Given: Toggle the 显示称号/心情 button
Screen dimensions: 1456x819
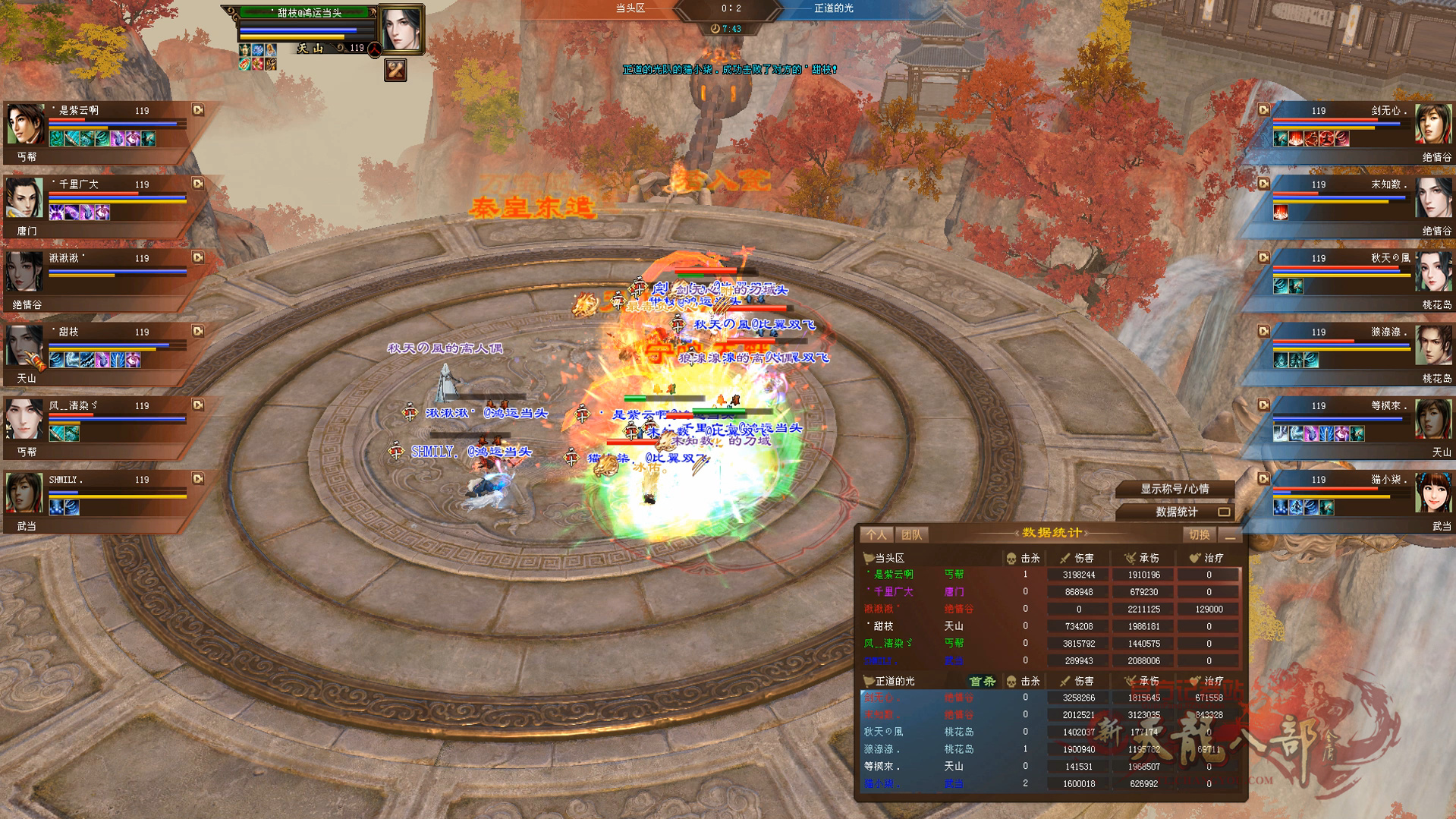Looking at the screenshot, I should point(1175,489).
